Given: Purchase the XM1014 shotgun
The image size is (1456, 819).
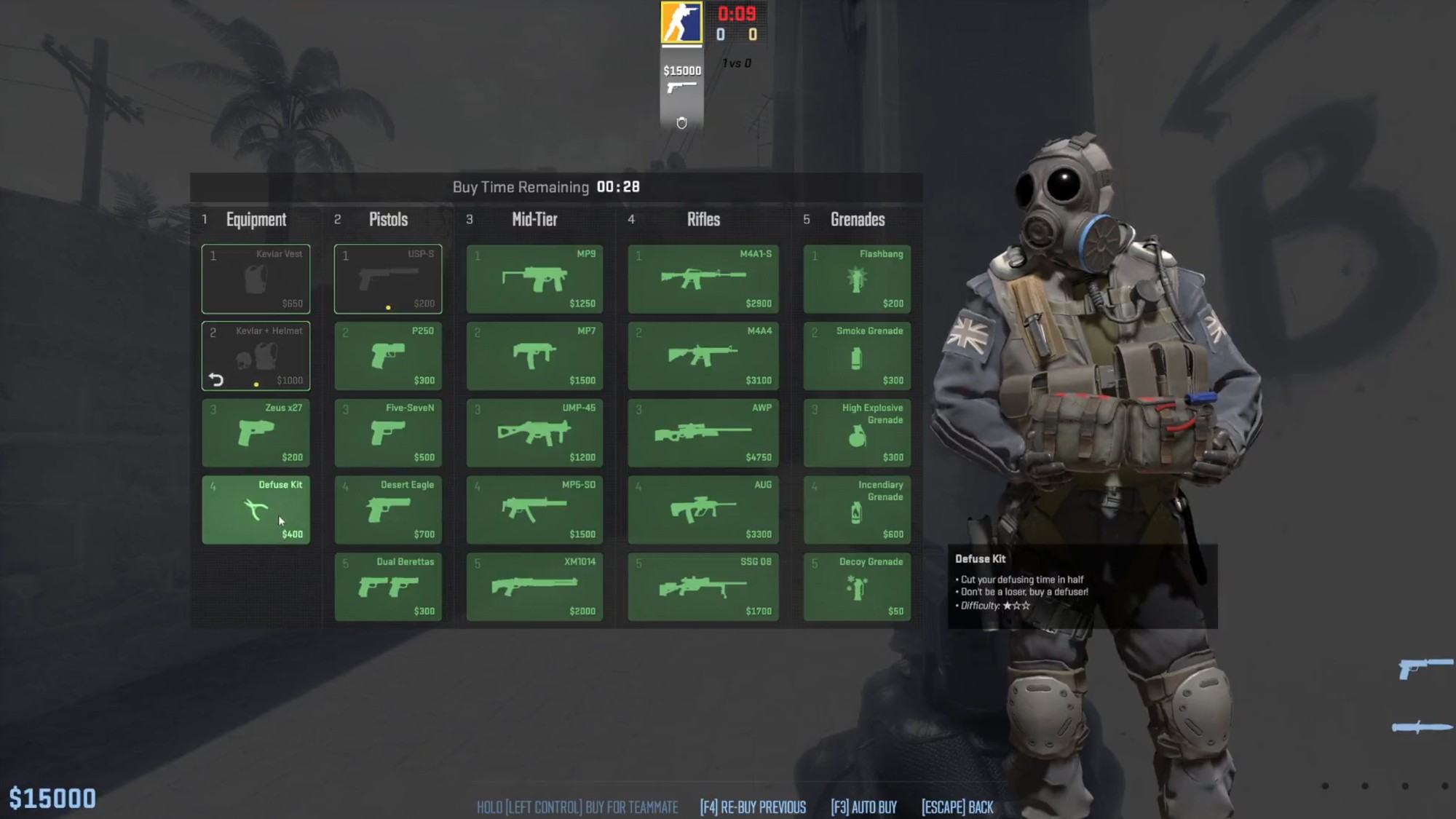Looking at the screenshot, I should tap(535, 587).
